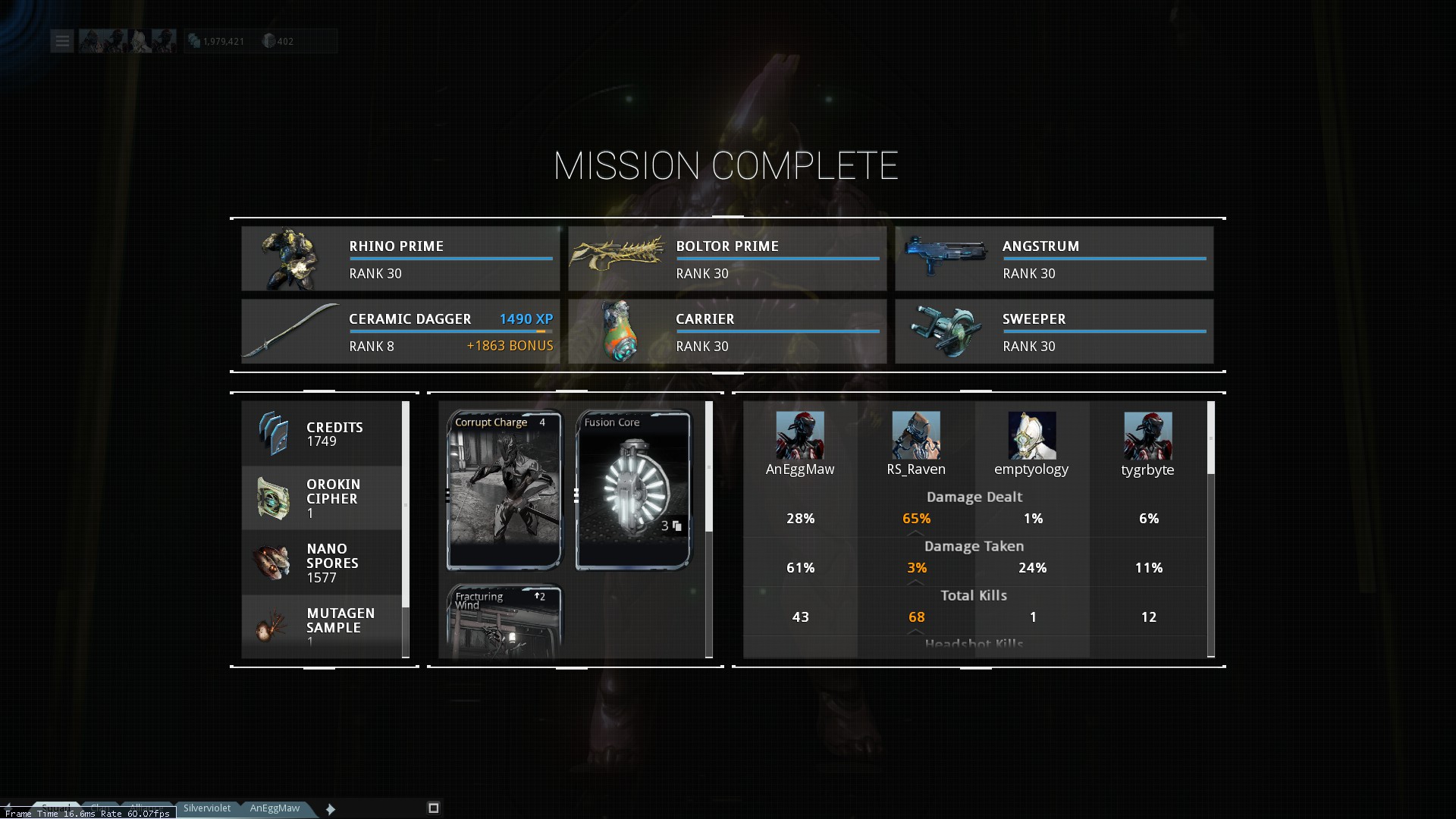Click the Nano Spores reward row
The height and width of the screenshot is (819, 1456).
[322, 563]
